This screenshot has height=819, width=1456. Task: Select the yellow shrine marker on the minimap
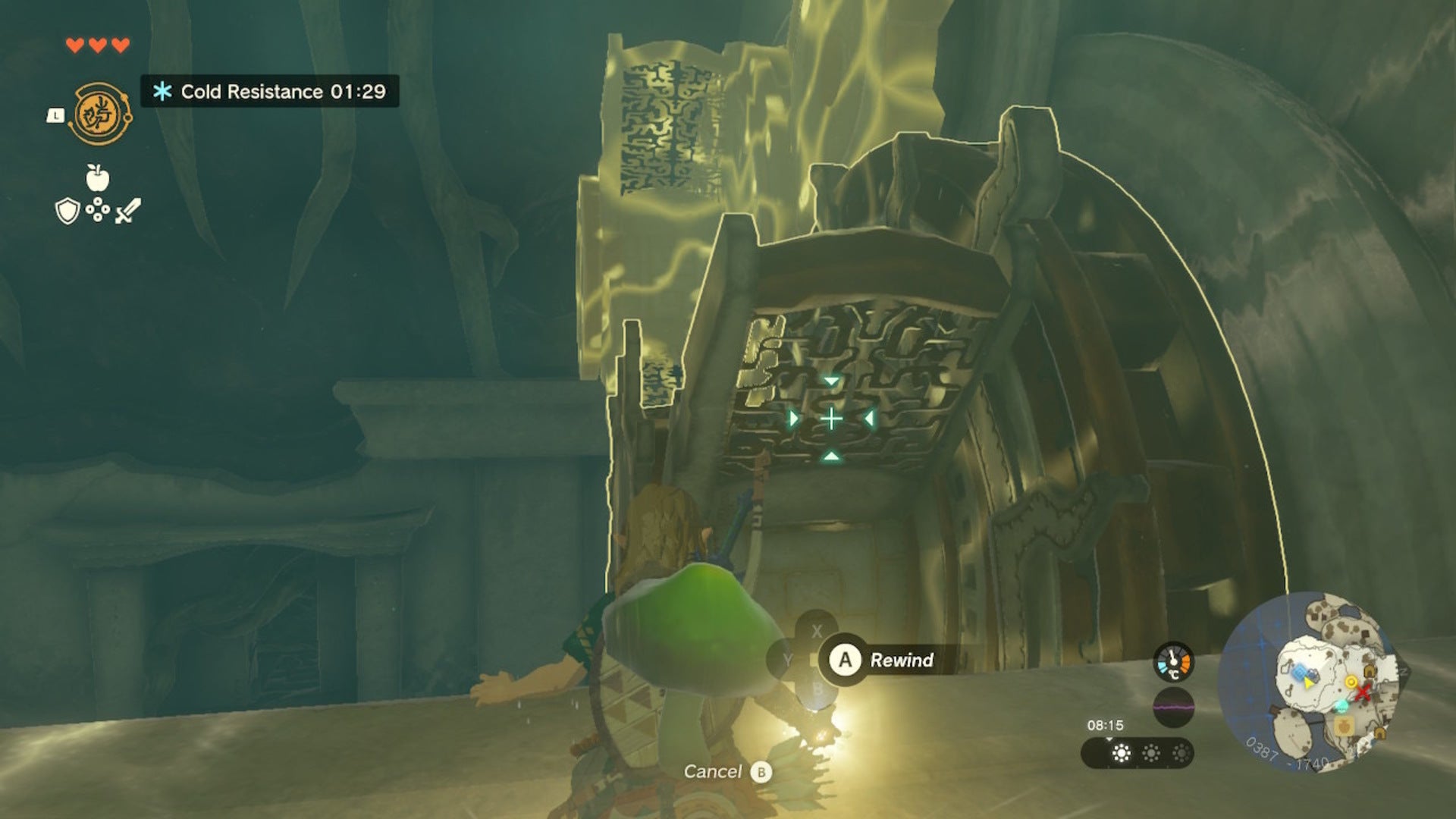tap(1352, 681)
